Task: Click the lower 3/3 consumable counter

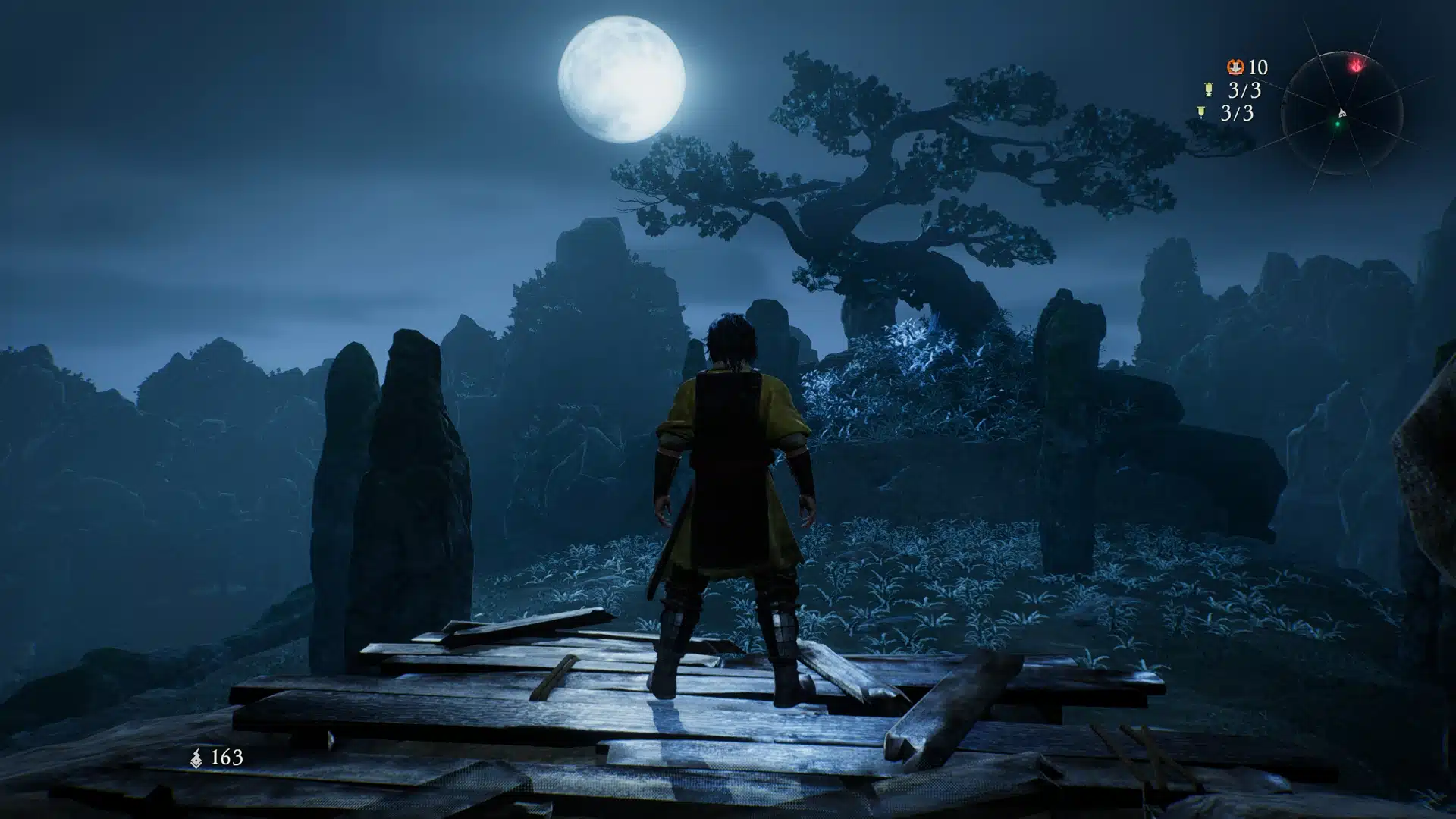Action: pyautogui.click(x=1238, y=112)
